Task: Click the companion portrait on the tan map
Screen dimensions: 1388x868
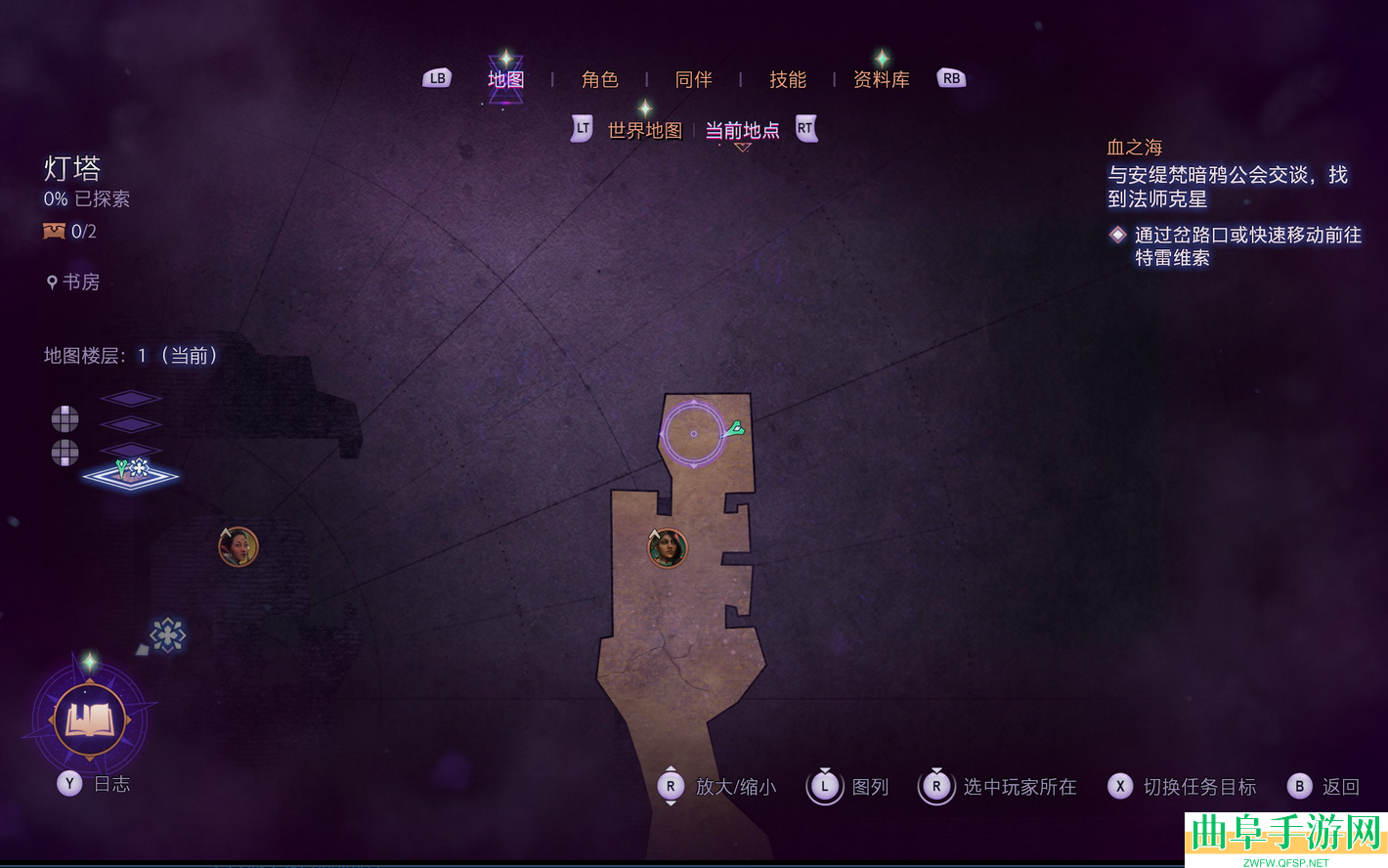Action: [668, 547]
